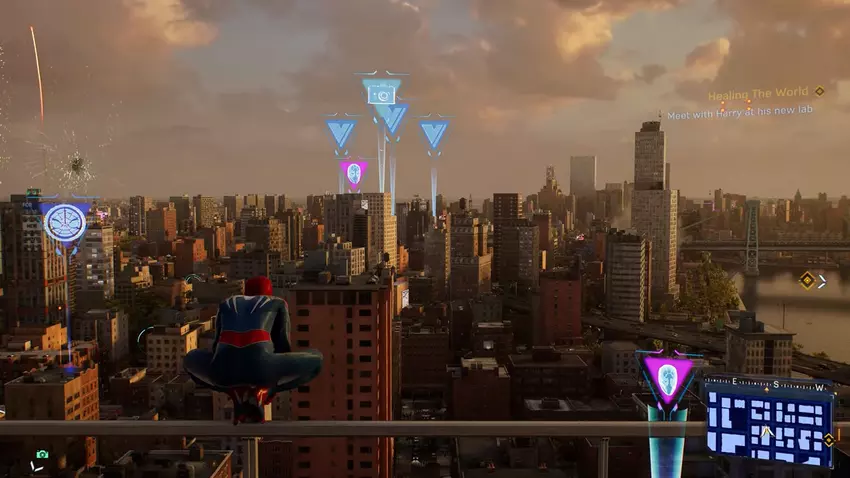Click the blue spider emblem waypoint marker
The height and width of the screenshot is (478, 850).
tap(64, 222)
